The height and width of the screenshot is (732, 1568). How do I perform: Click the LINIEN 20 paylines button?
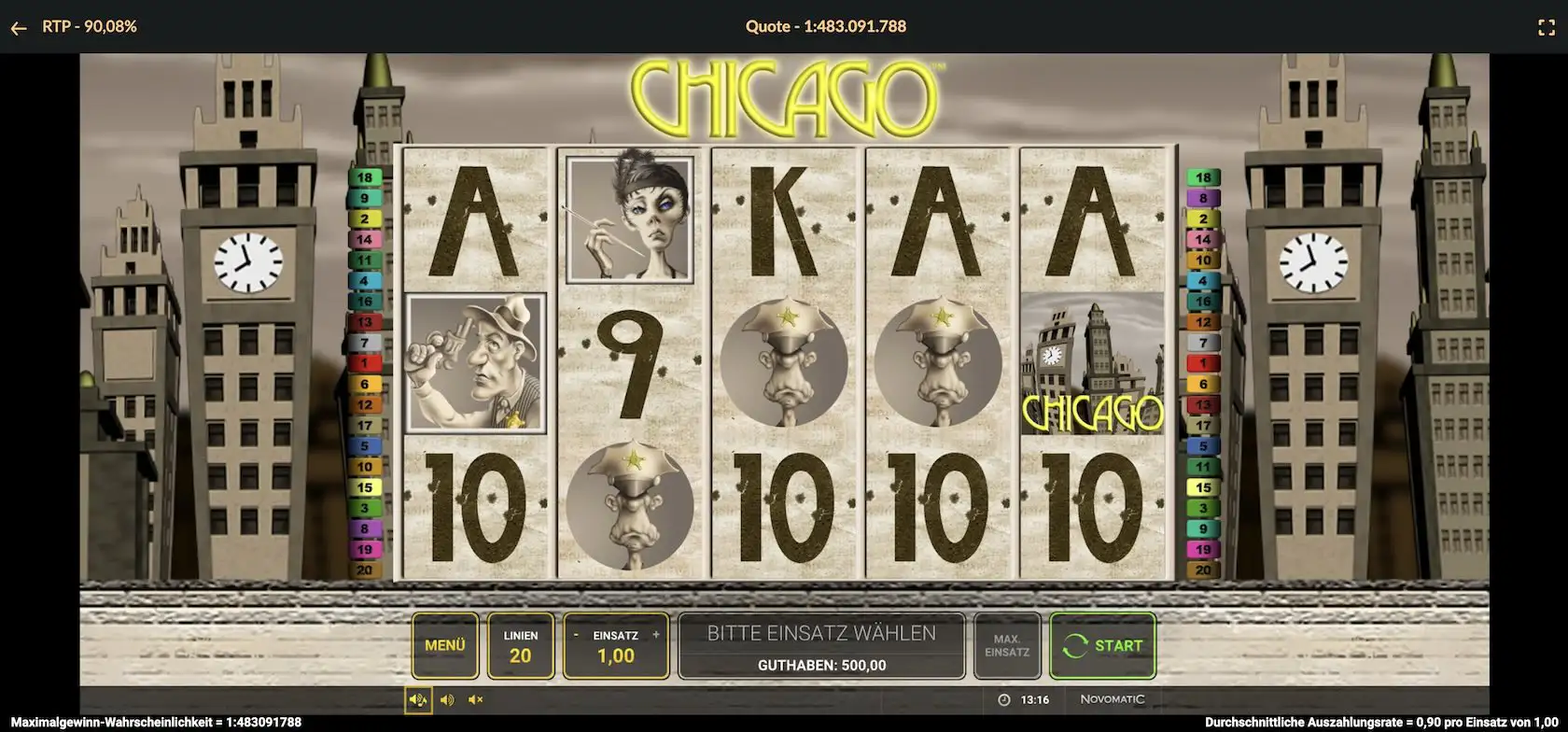click(x=520, y=645)
